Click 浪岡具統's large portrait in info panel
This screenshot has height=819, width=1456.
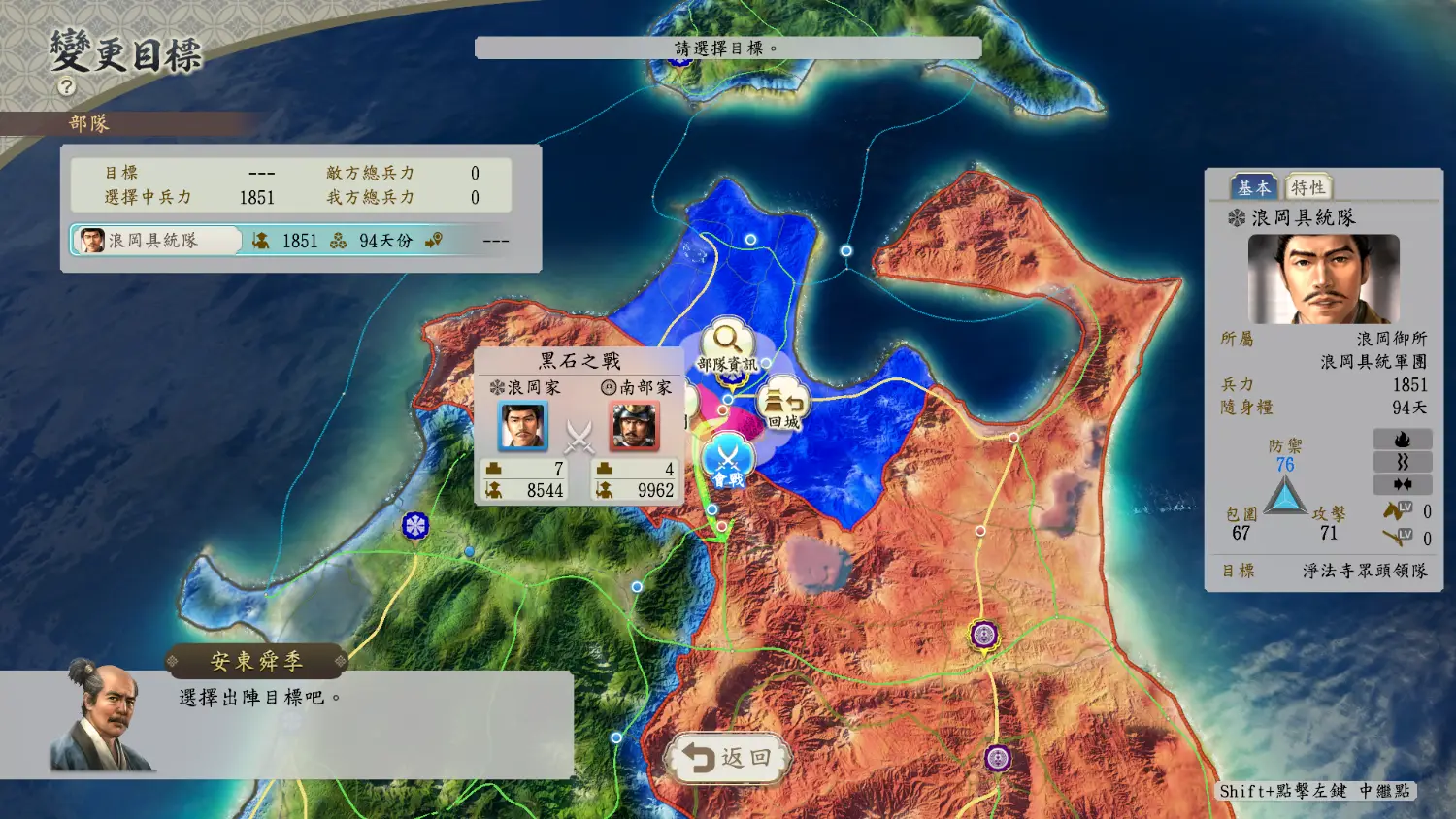click(1323, 278)
